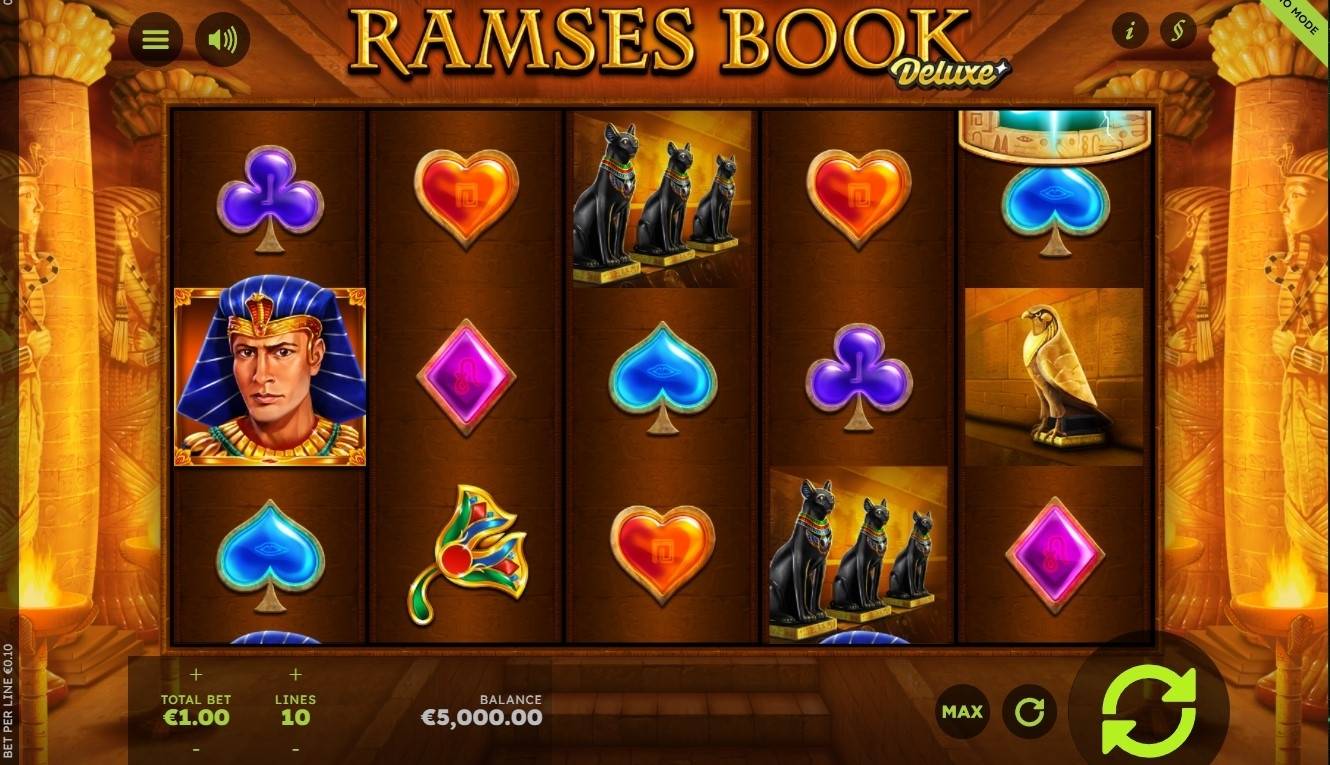View rules using the paragraph § icon
The image size is (1330, 765).
click(x=1178, y=31)
